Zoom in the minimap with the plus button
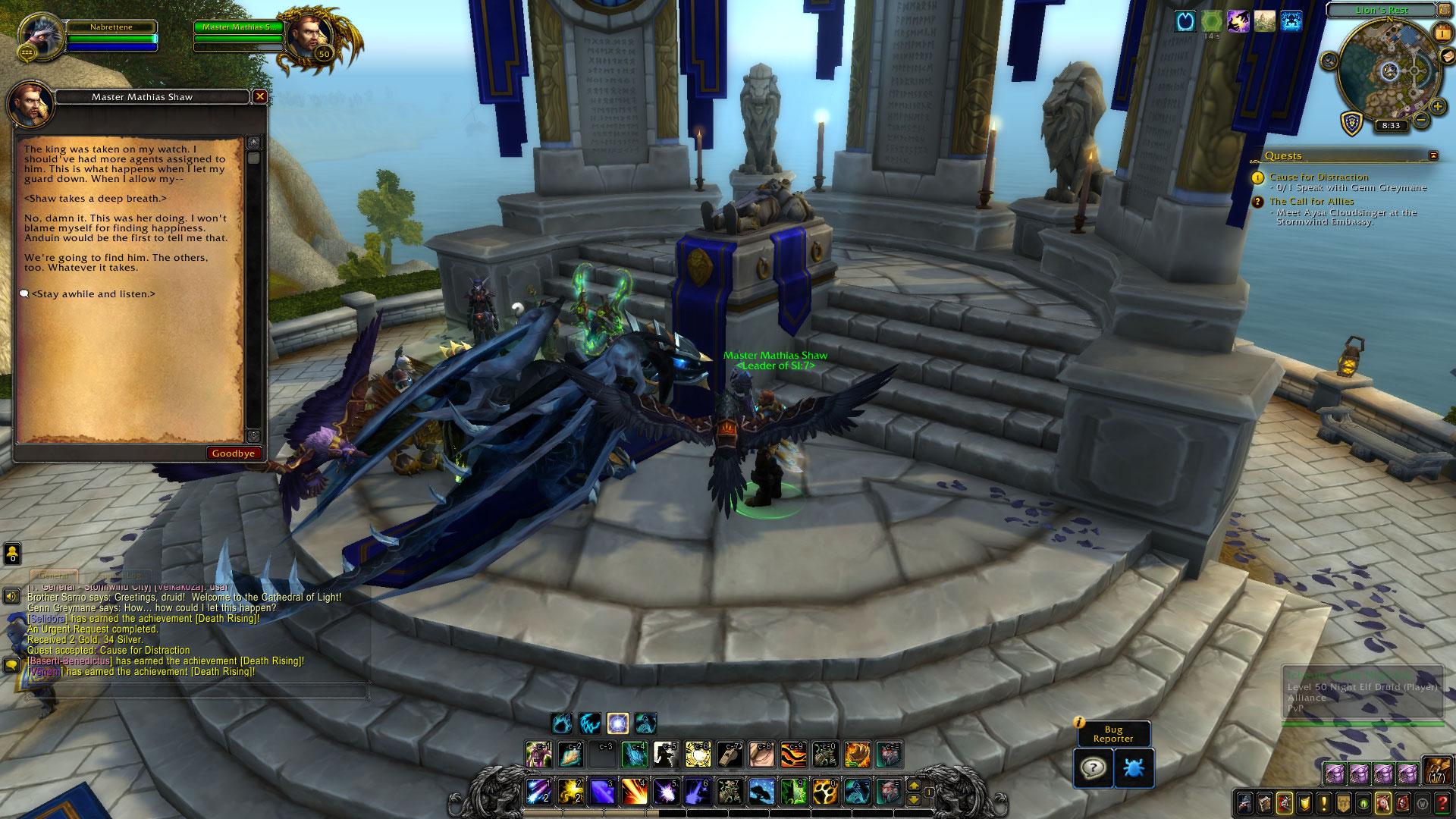1456x819 pixels. click(1437, 106)
